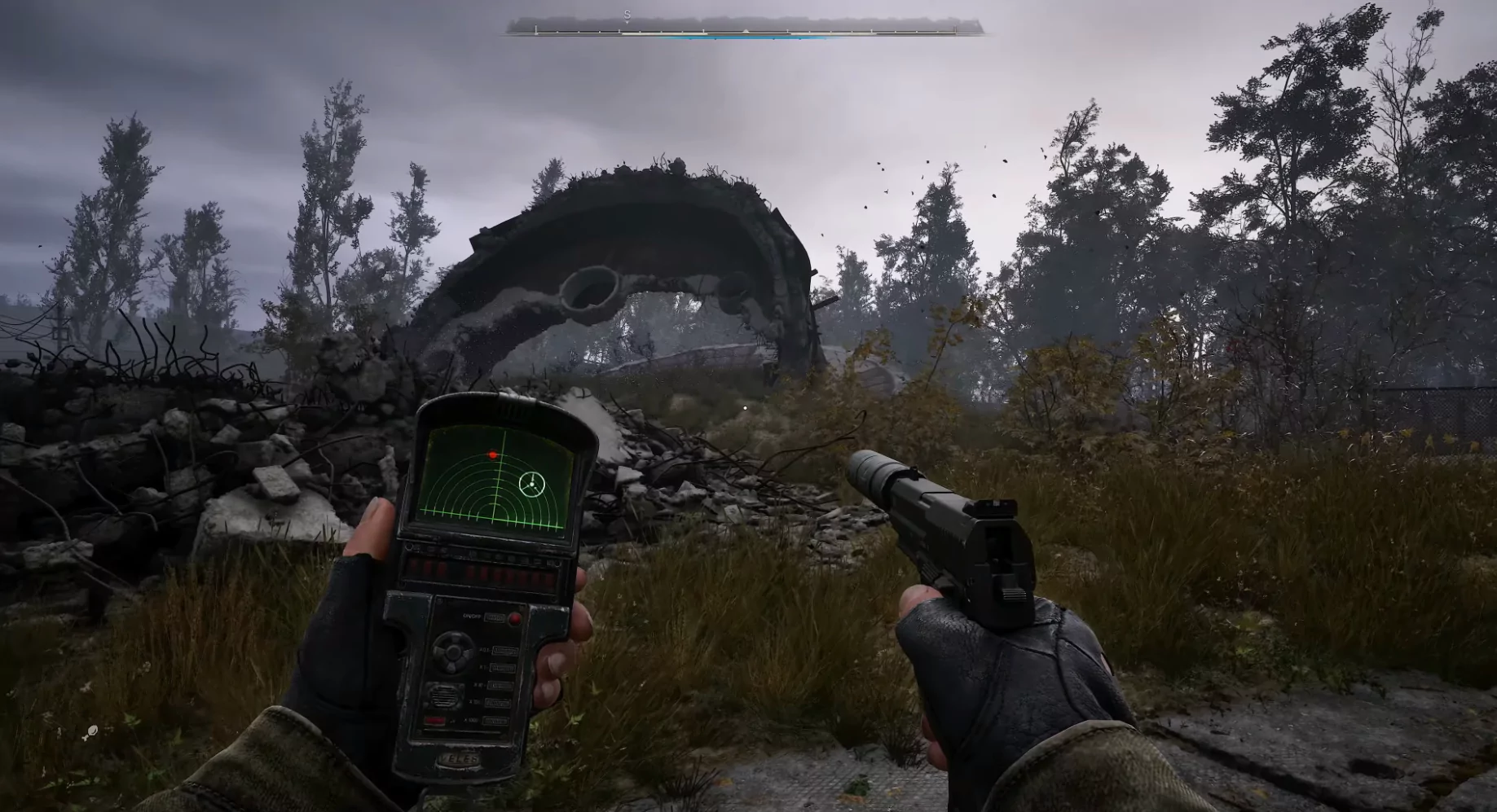Click the compass bar on the HUD
1497x812 pixels.
click(x=745, y=29)
